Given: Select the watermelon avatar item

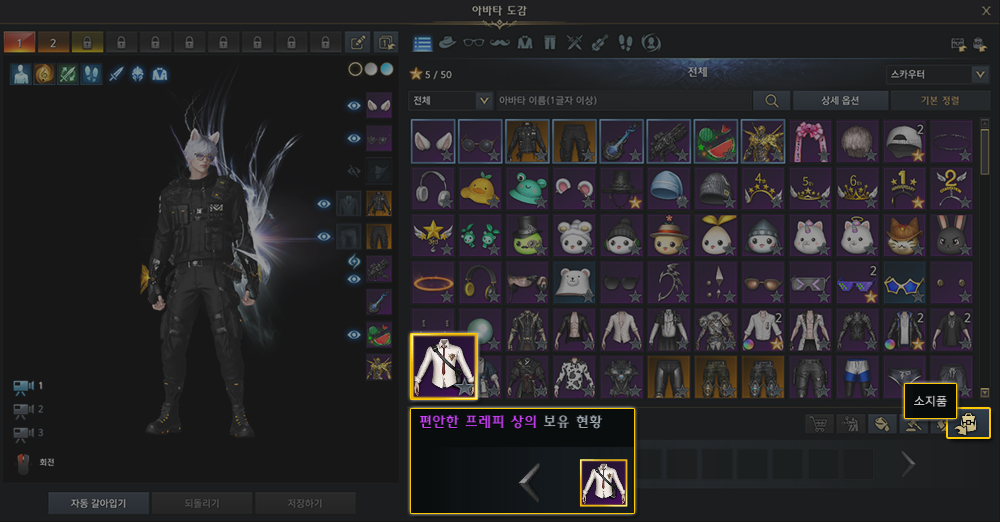Looking at the screenshot, I should 715,141.
